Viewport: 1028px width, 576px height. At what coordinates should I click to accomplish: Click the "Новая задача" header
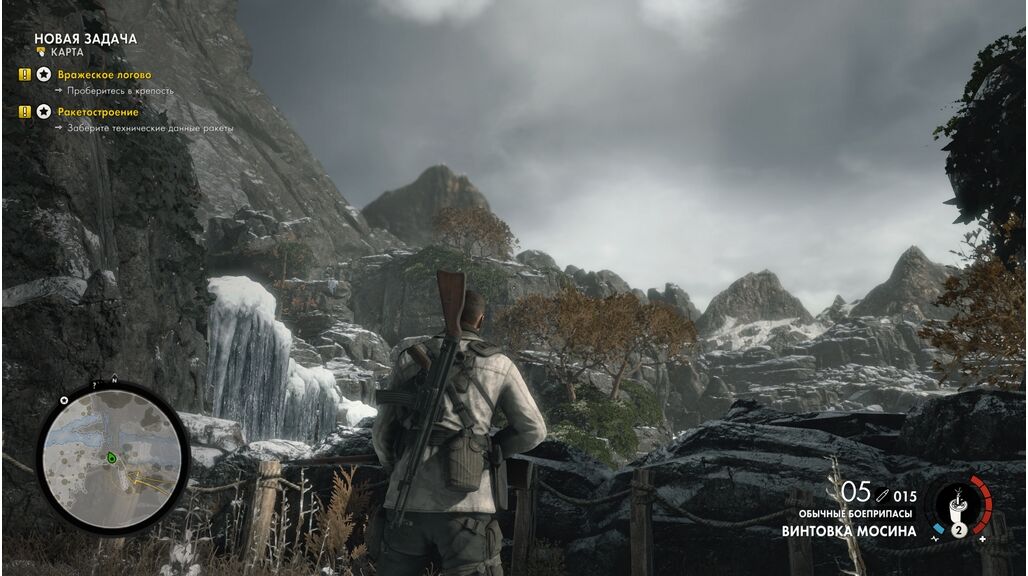coord(85,38)
